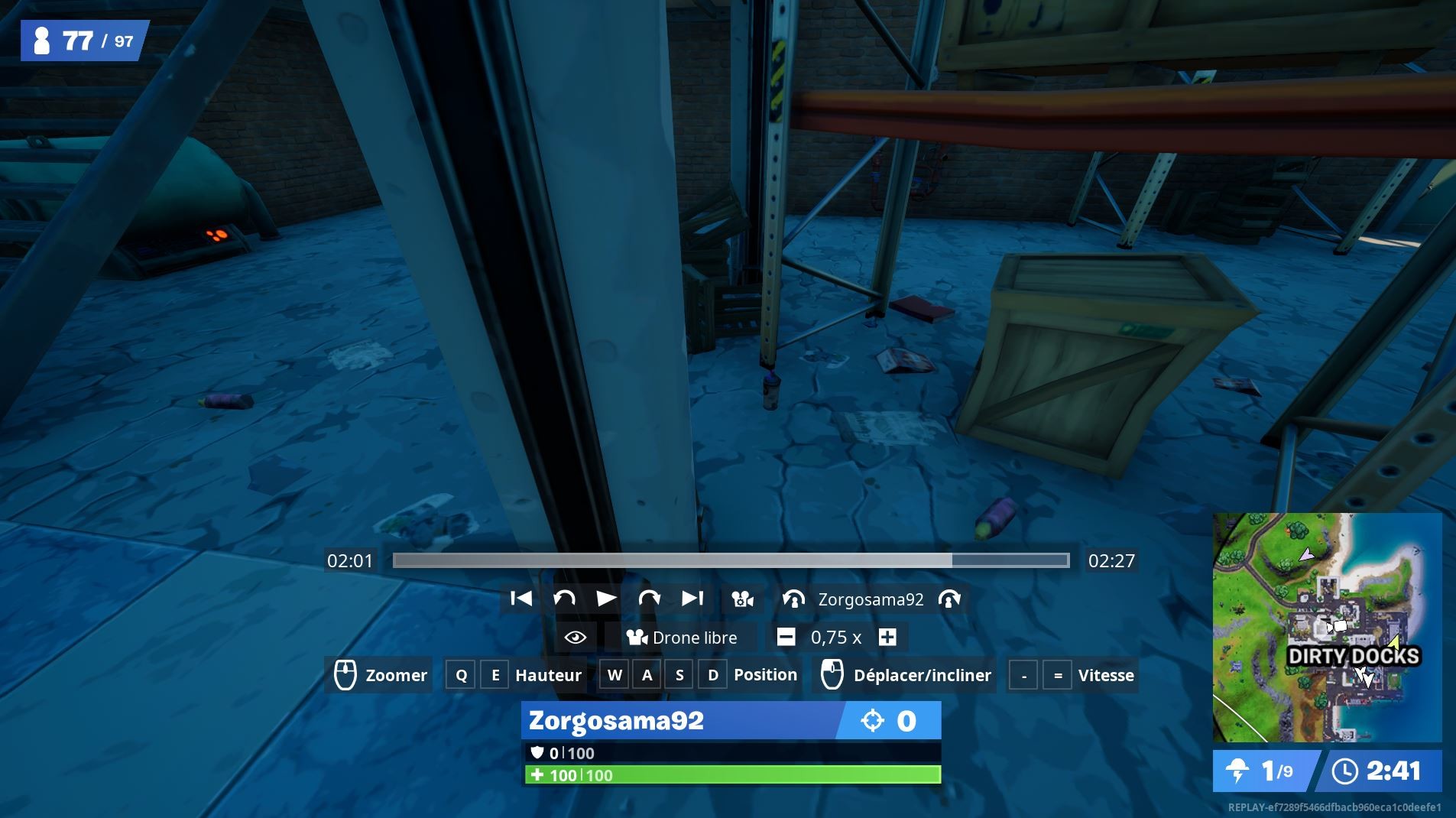The width and height of the screenshot is (1456, 818).
Task: Increase playback speed with plus button
Action: pyautogui.click(x=887, y=637)
